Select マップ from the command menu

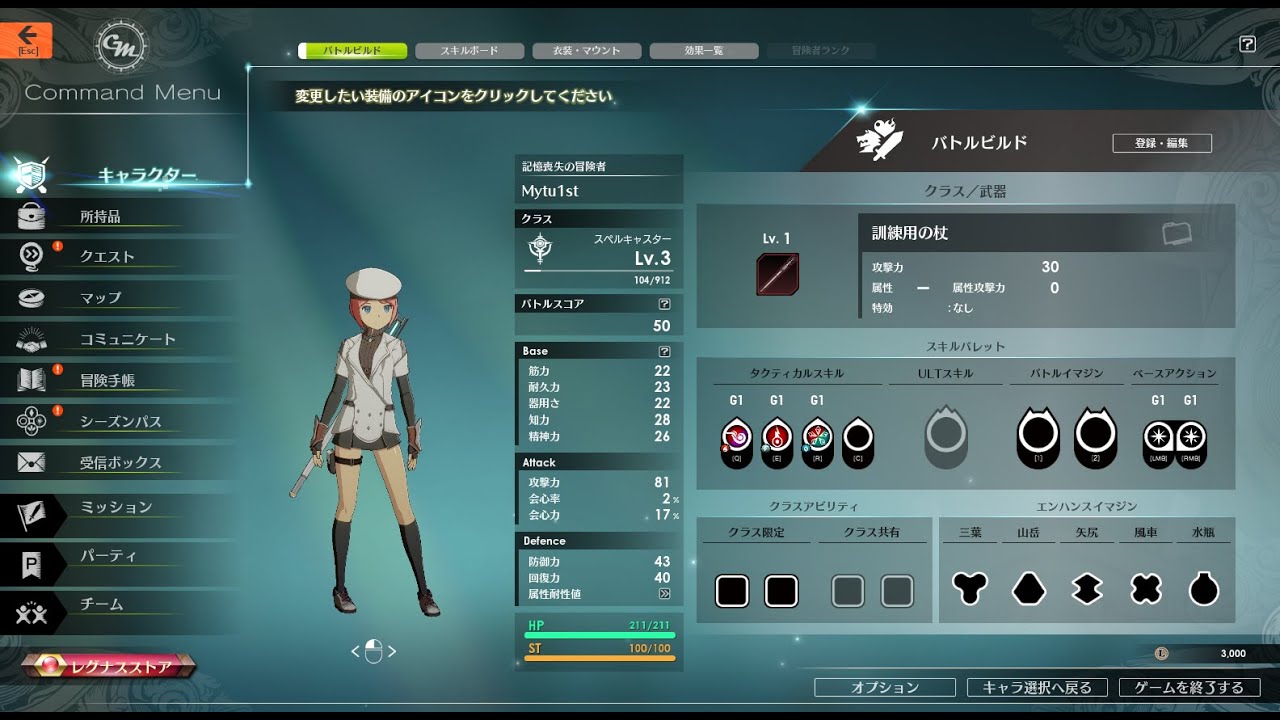click(100, 298)
